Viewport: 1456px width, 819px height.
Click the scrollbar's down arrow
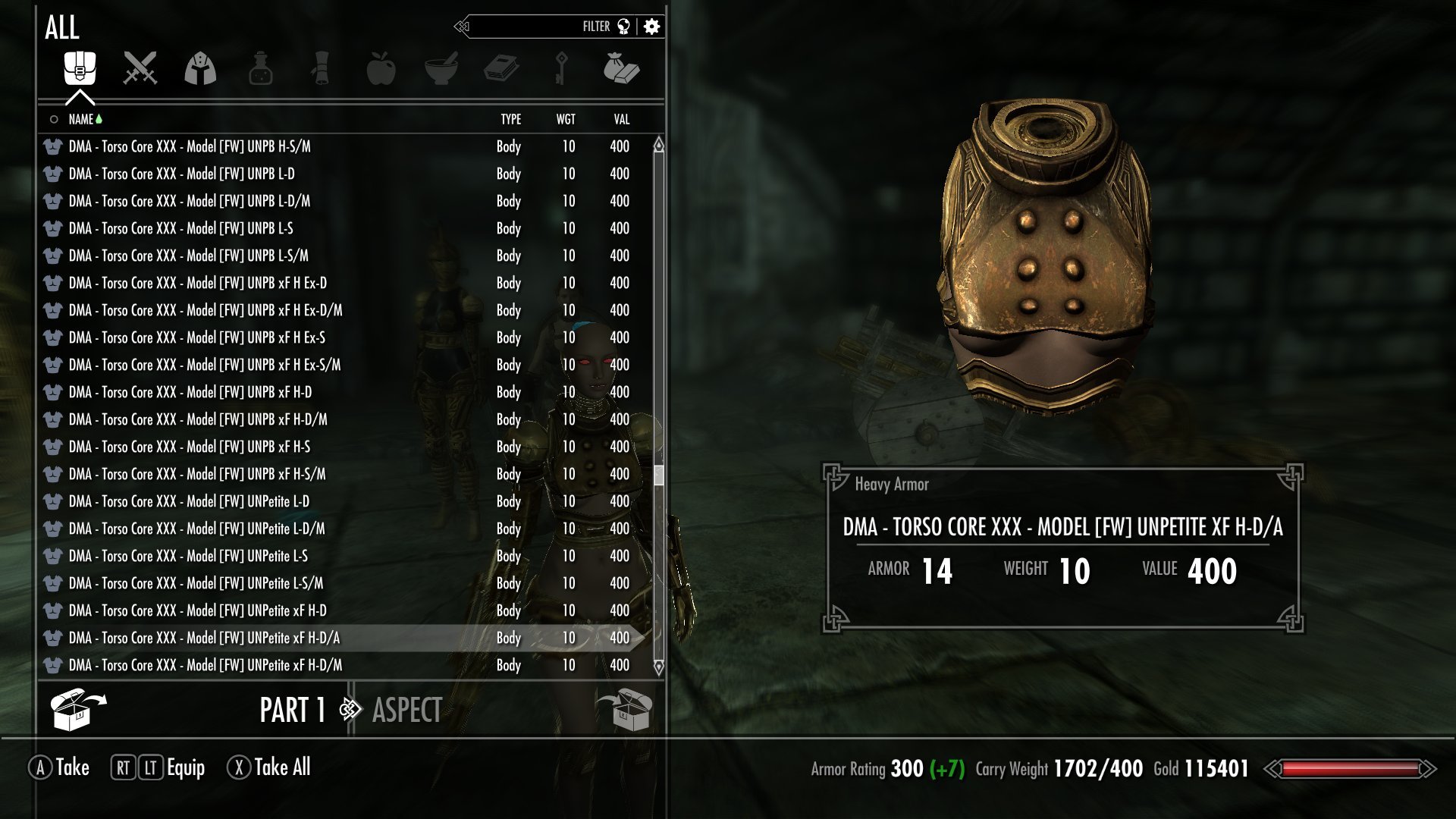(x=658, y=667)
